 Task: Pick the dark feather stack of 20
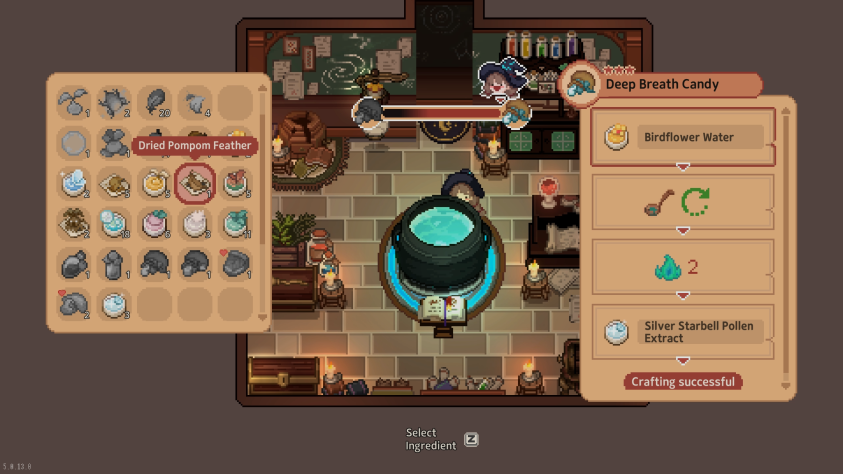[155, 102]
